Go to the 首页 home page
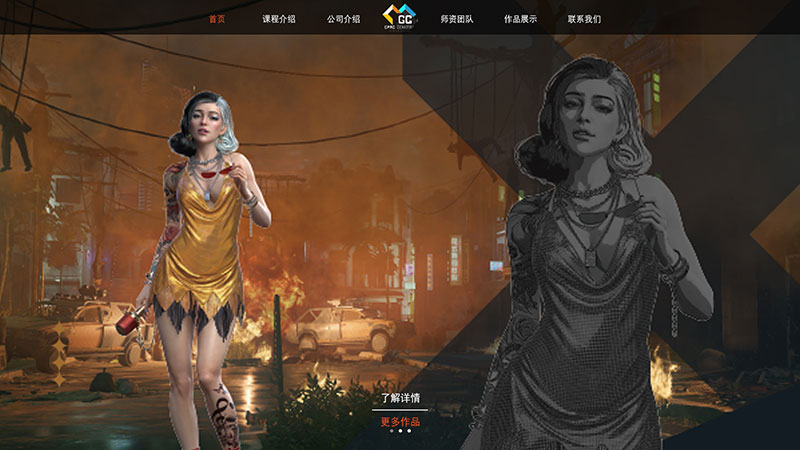 point(217,19)
